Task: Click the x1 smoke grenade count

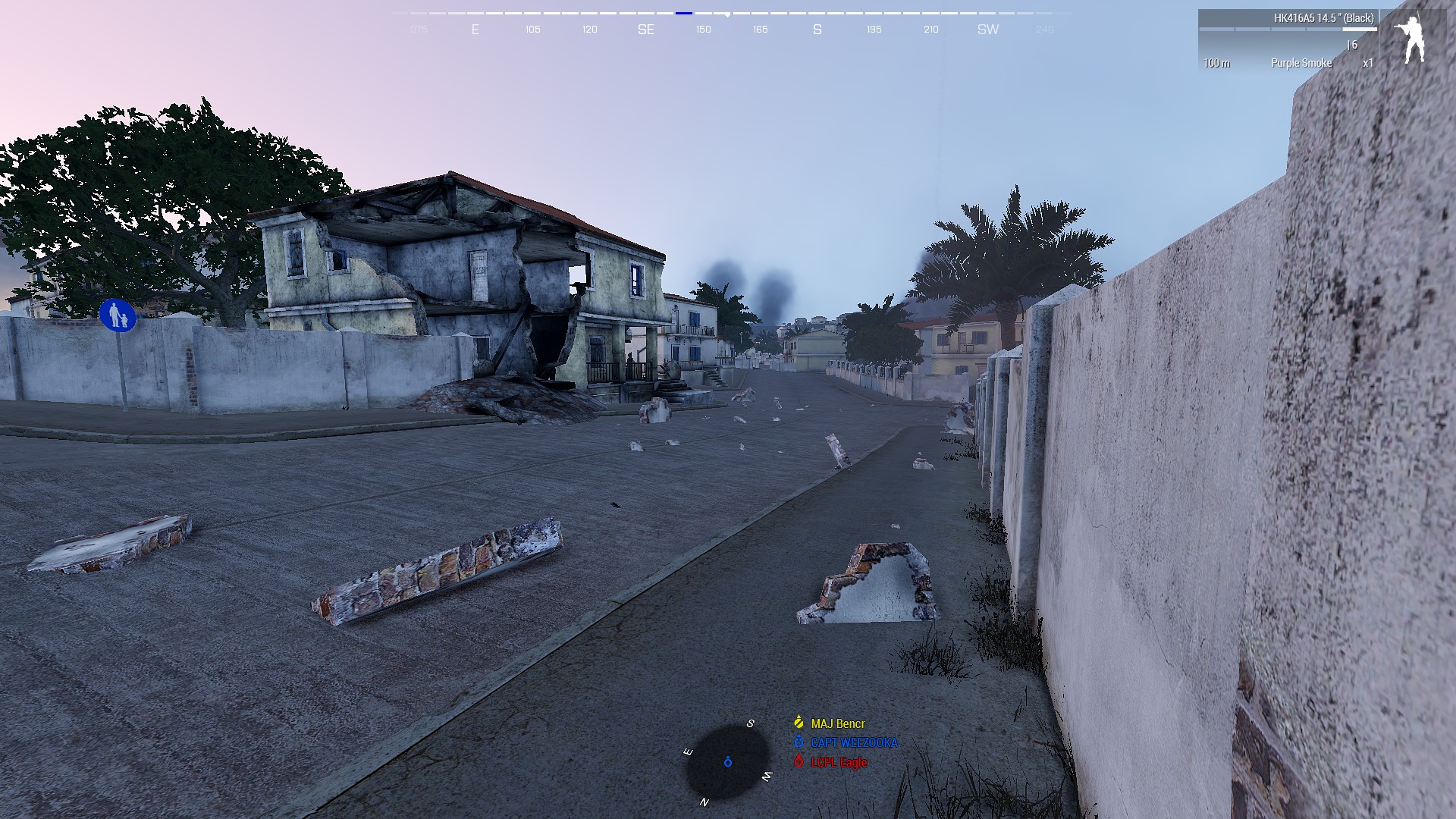Action: tap(1367, 63)
